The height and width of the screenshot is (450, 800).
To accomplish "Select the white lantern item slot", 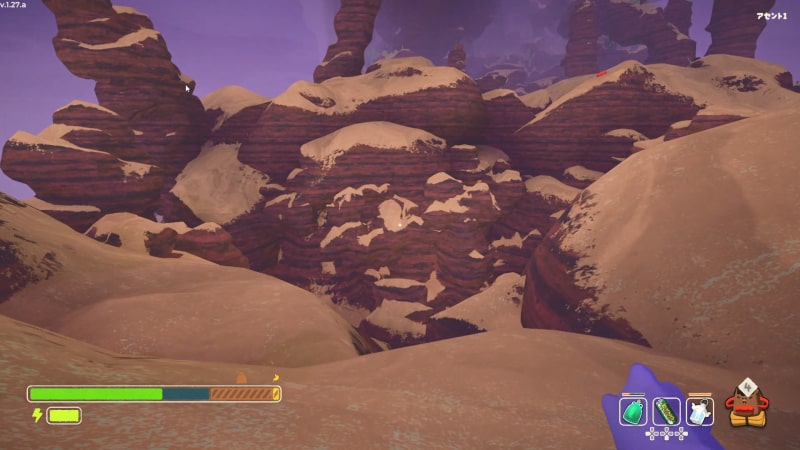I will [x=699, y=411].
